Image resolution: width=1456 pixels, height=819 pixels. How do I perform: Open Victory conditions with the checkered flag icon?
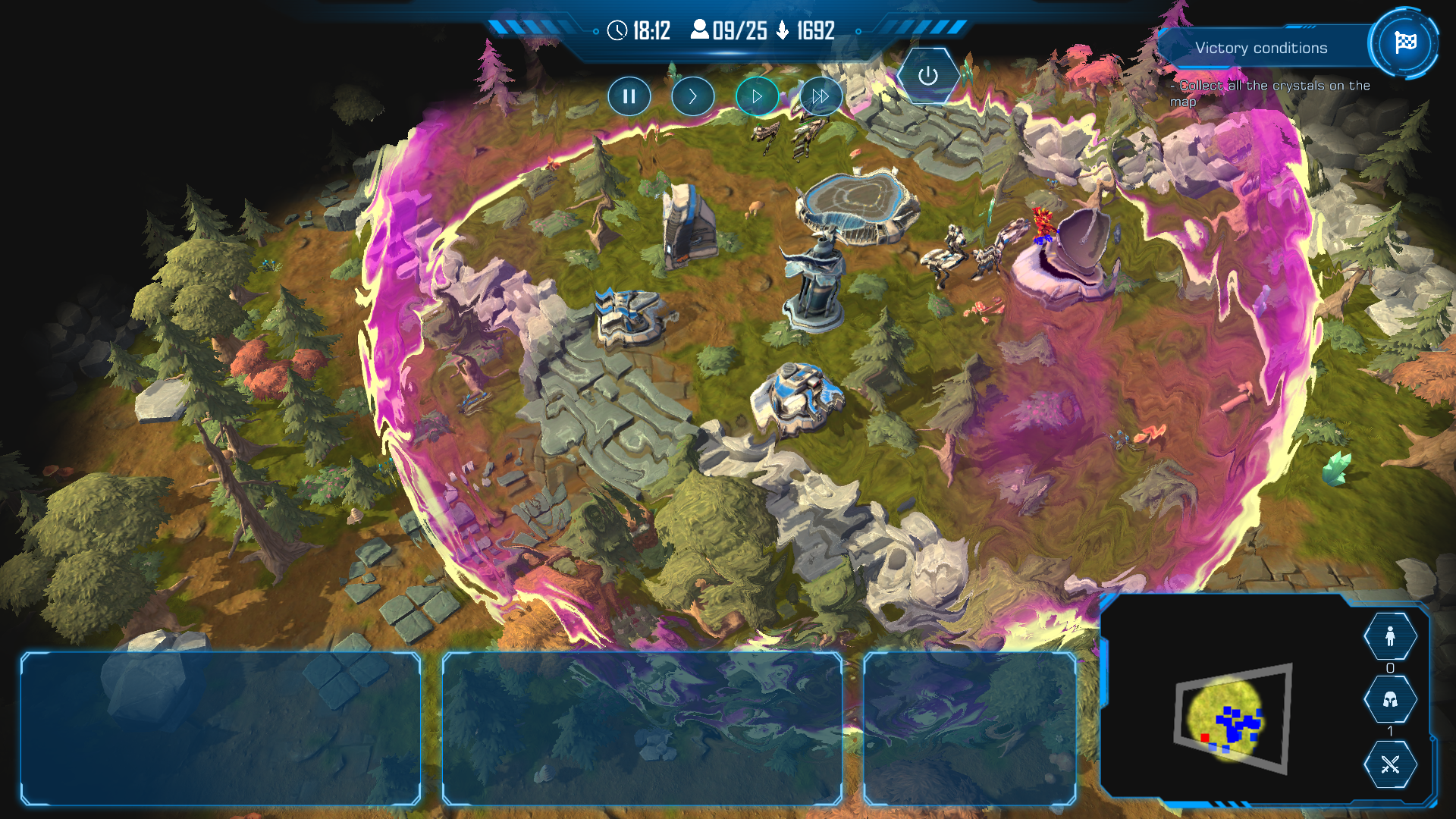(x=1404, y=42)
